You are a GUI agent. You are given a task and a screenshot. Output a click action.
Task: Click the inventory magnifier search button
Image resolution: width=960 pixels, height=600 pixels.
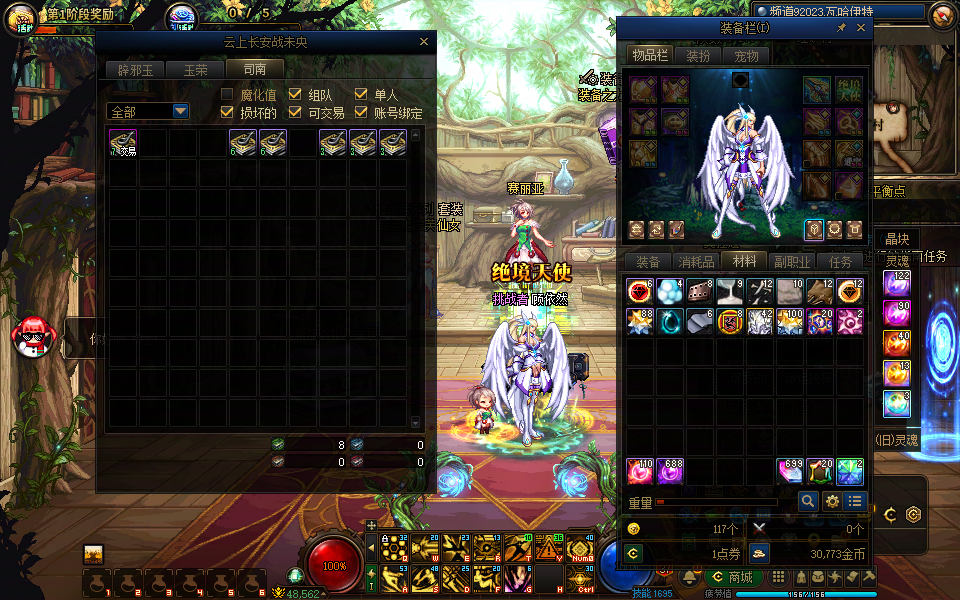coord(808,501)
